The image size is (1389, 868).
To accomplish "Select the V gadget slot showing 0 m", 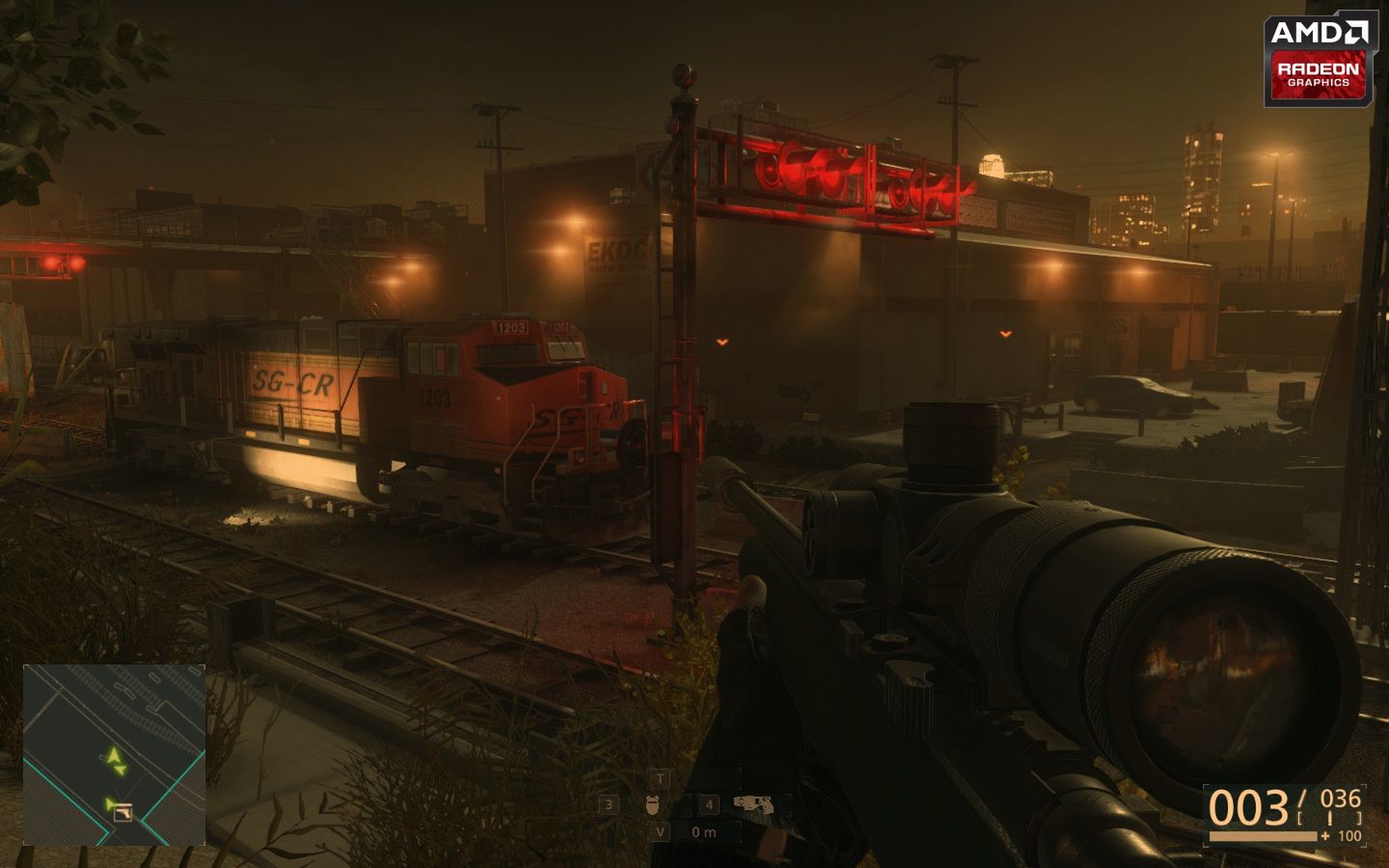I will (x=660, y=832).
